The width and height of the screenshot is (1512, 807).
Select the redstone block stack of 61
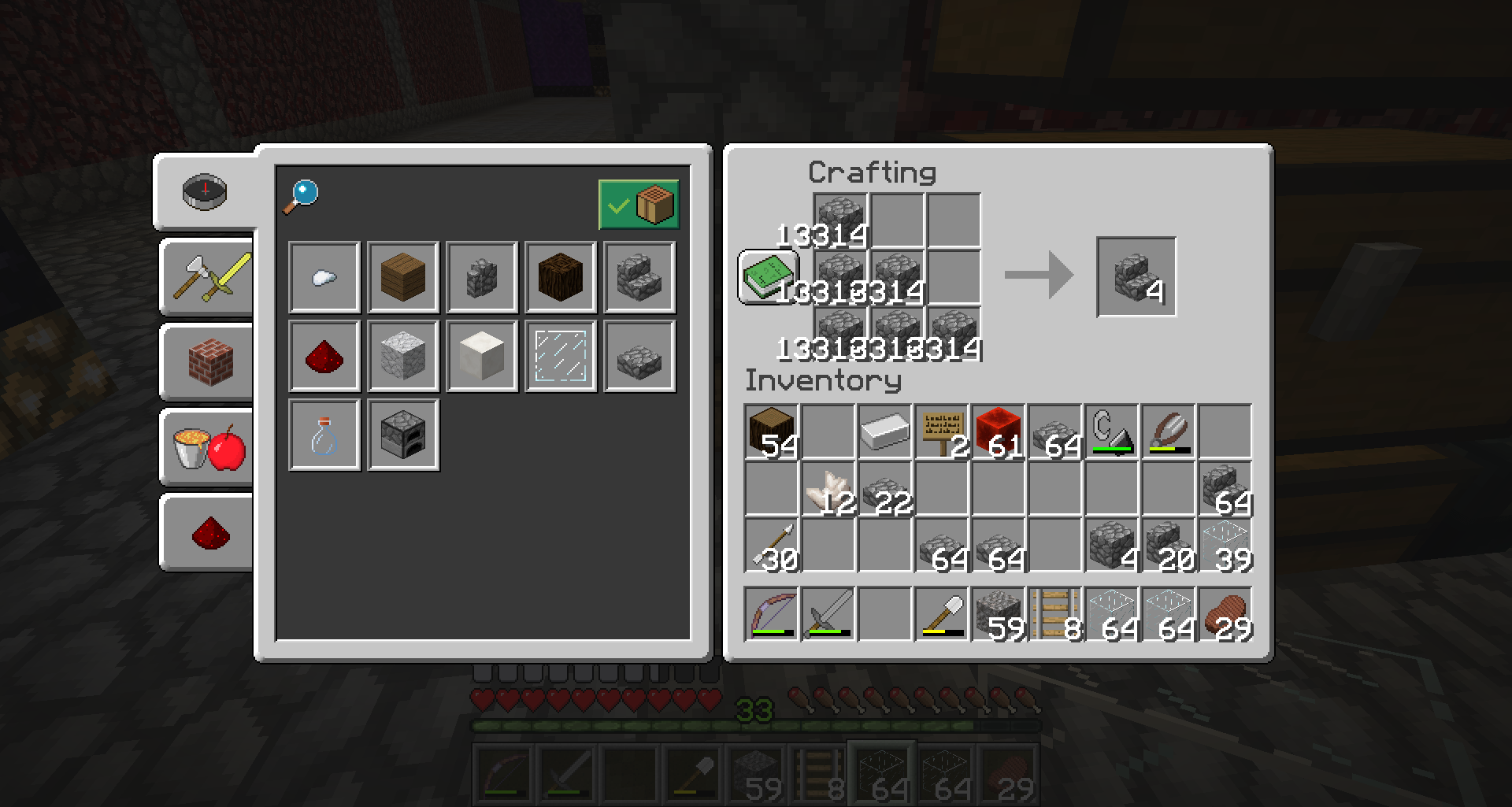pyautogui.click(x=999, y=431)
